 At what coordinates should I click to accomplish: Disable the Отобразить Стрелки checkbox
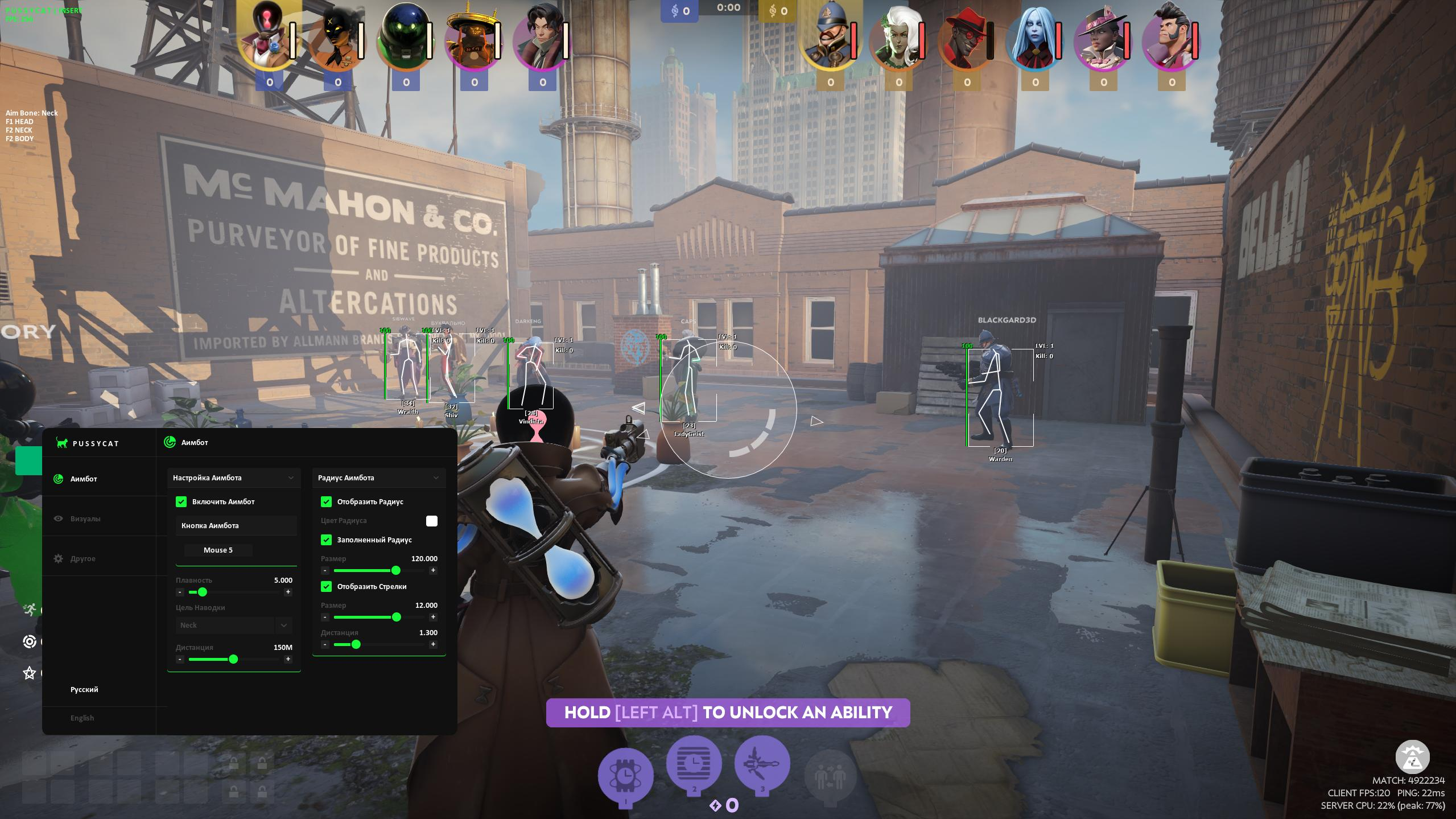326,586
